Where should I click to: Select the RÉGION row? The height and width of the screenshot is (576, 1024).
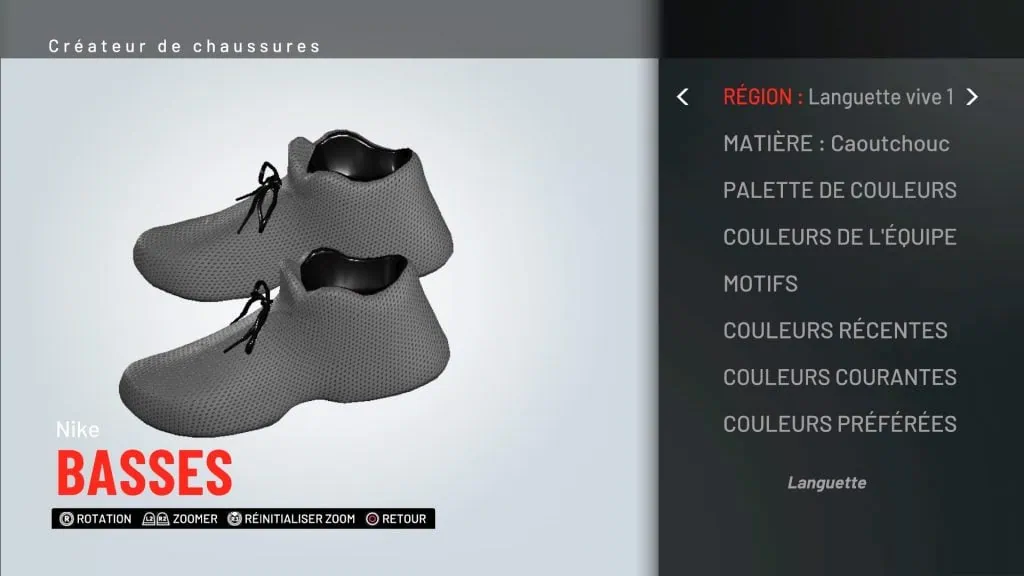pyautogui.click(x=838, y=97)
